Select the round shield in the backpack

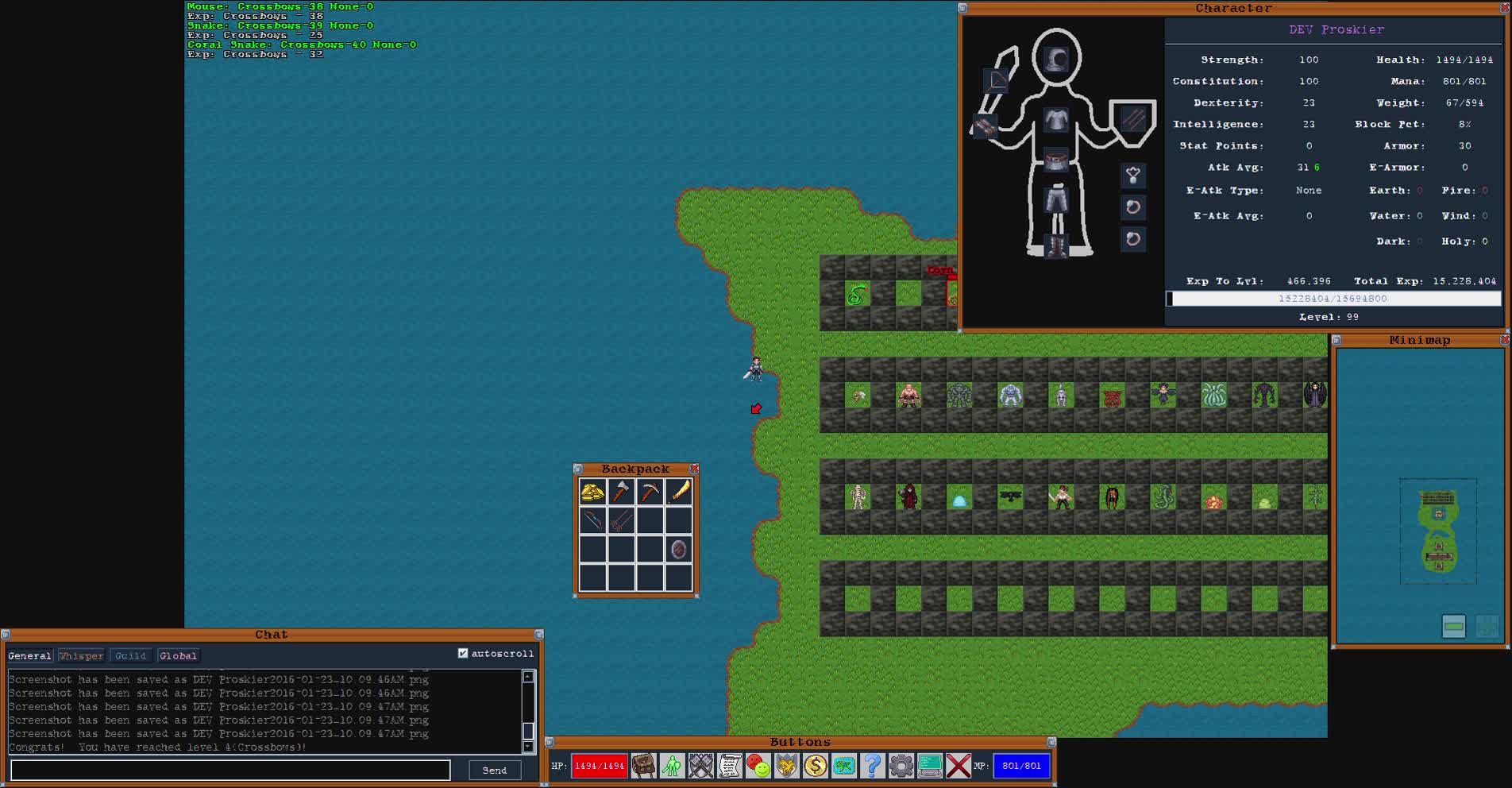click(679, 550)
